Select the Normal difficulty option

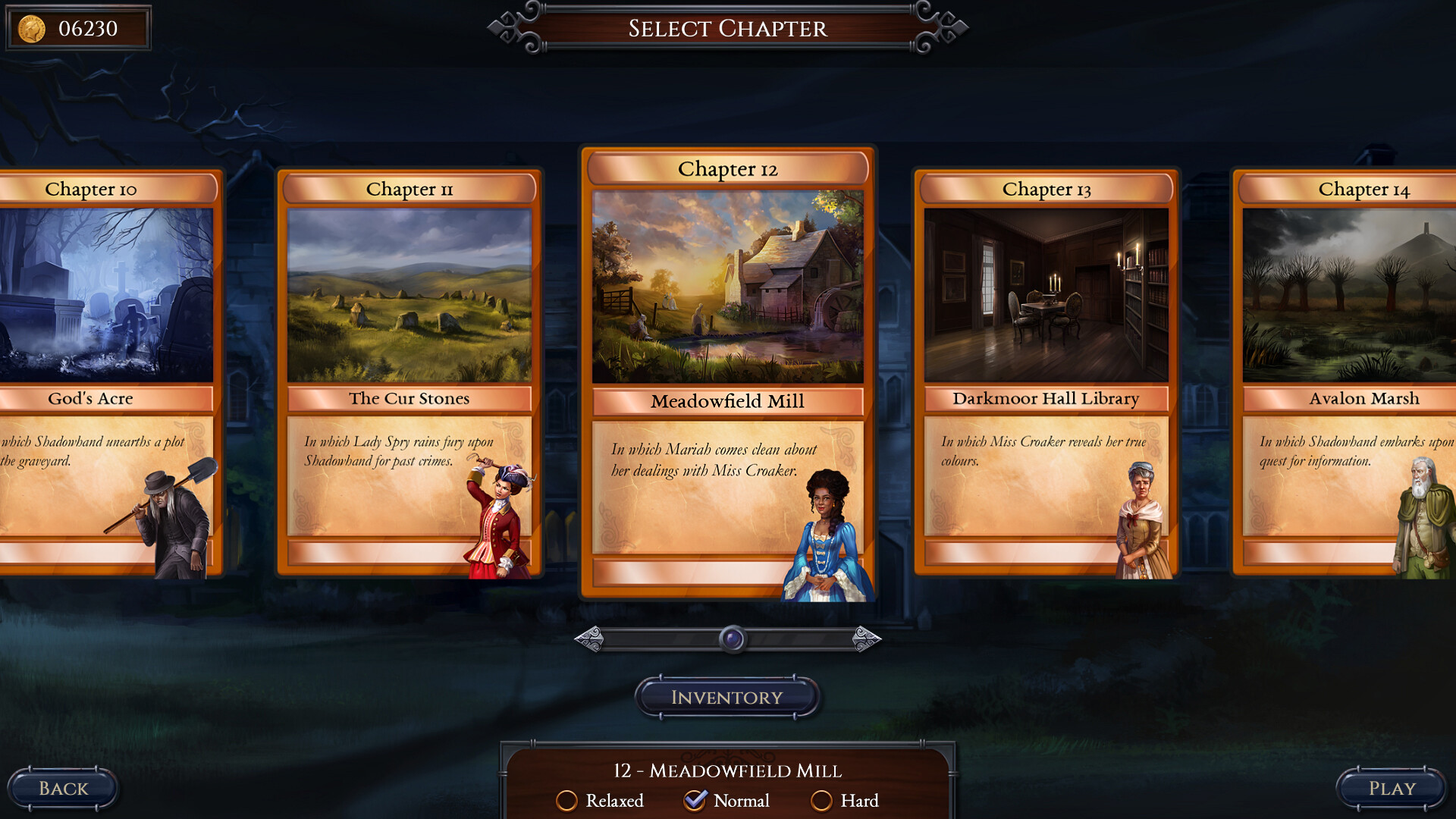[x=695, y=801]
